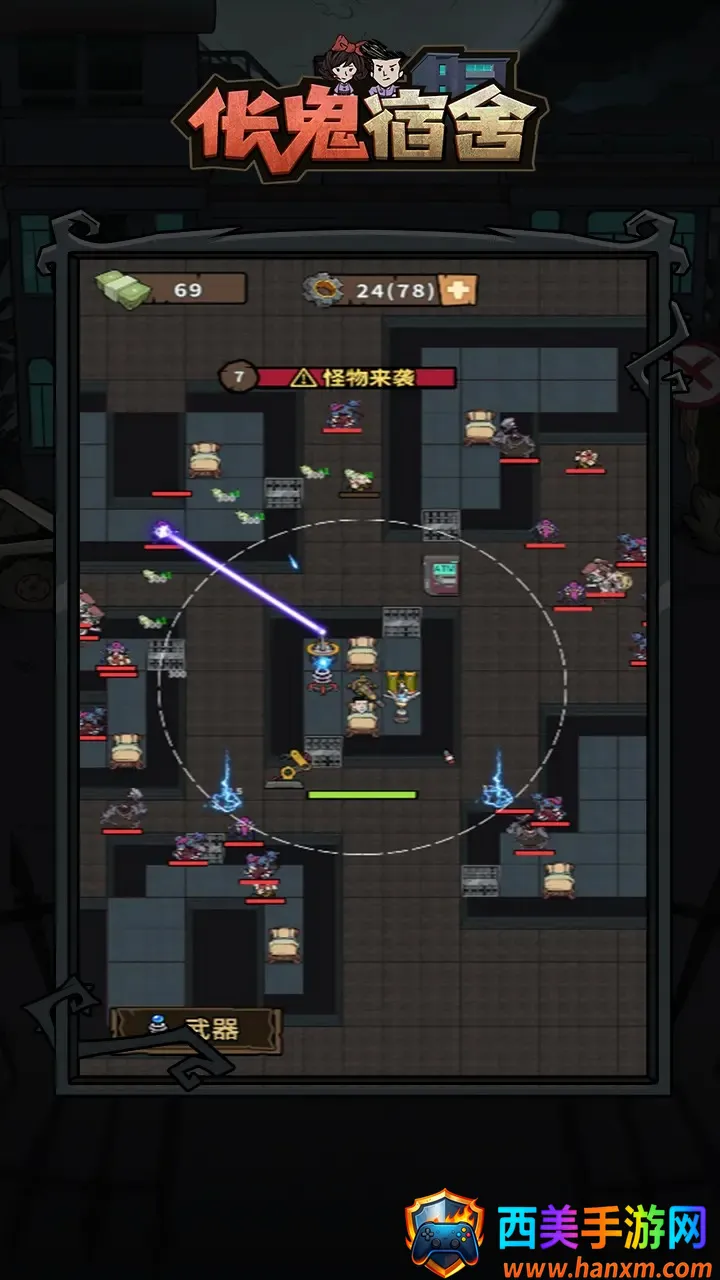Tap the orange plus button beside the gear counter

(x=459, y=290)
